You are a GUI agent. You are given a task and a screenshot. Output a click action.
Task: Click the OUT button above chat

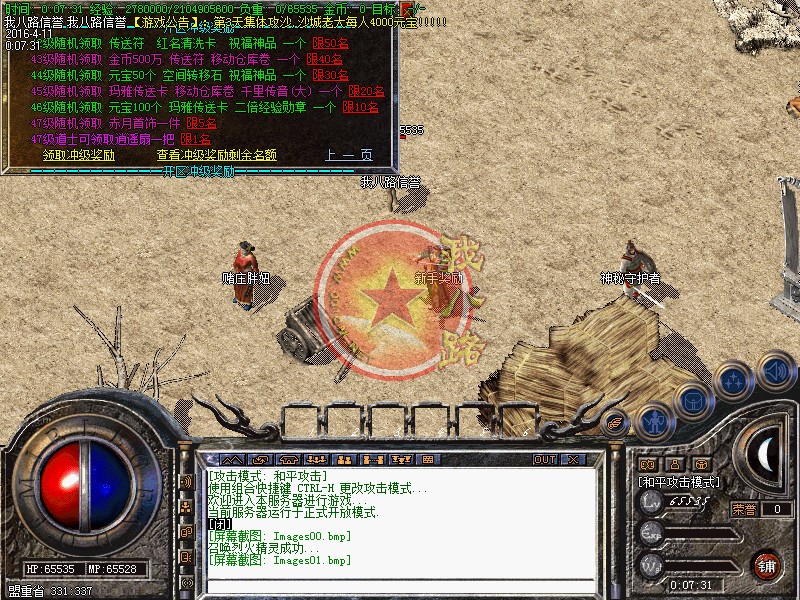[544, 460]
